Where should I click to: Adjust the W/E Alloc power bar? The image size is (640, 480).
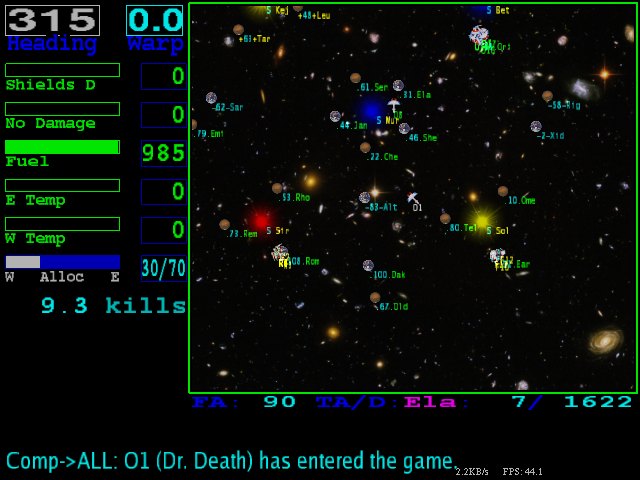(x=62, y=262)
